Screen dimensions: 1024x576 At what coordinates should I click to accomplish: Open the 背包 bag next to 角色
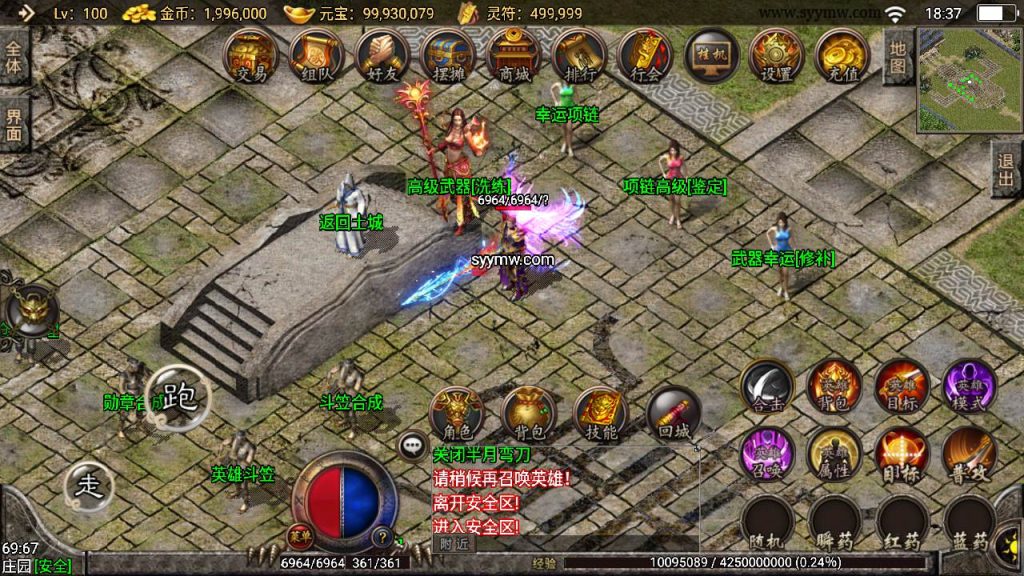[x=528, y=414]
